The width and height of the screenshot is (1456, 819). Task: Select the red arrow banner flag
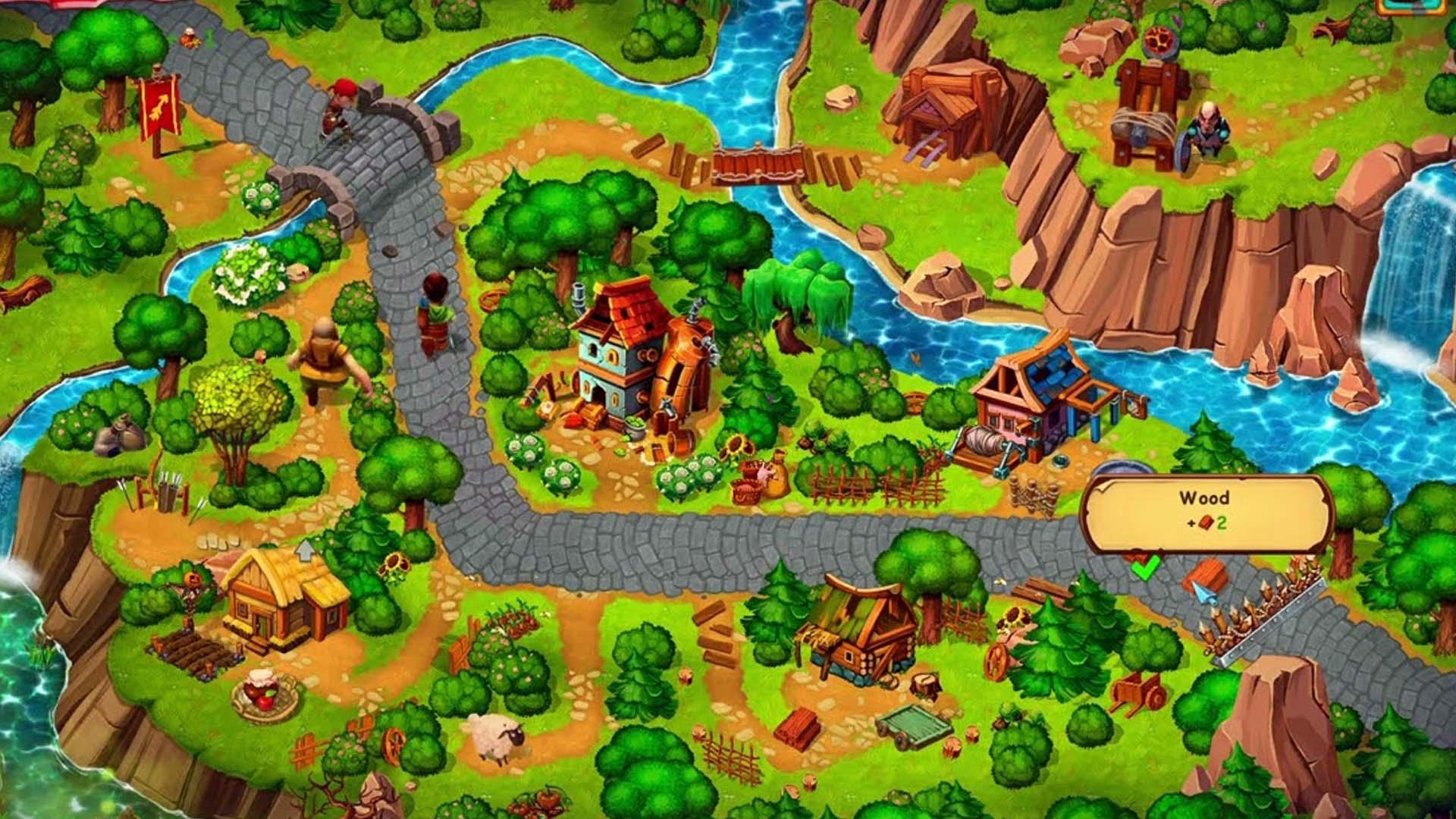pyautogui.click(x=155, y=114)
